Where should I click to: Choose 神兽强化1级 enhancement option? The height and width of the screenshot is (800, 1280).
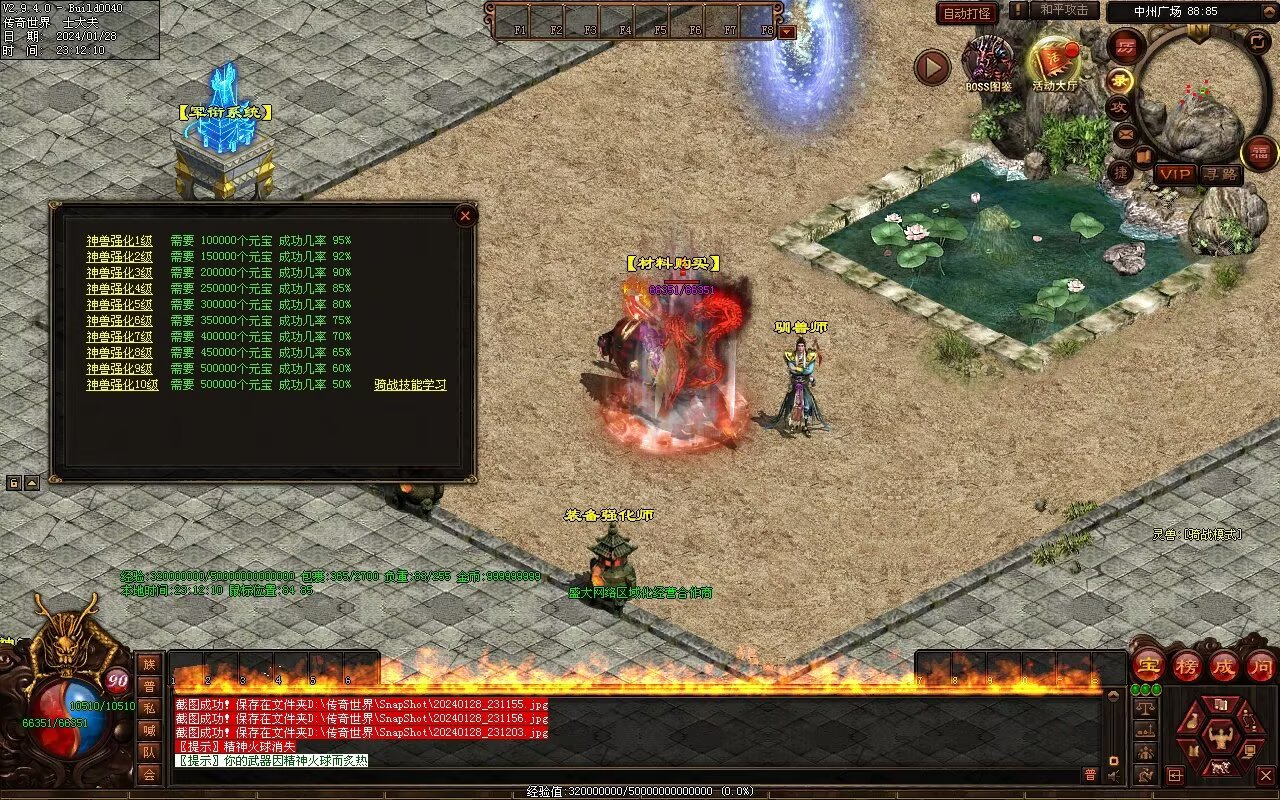click(119, 241)
